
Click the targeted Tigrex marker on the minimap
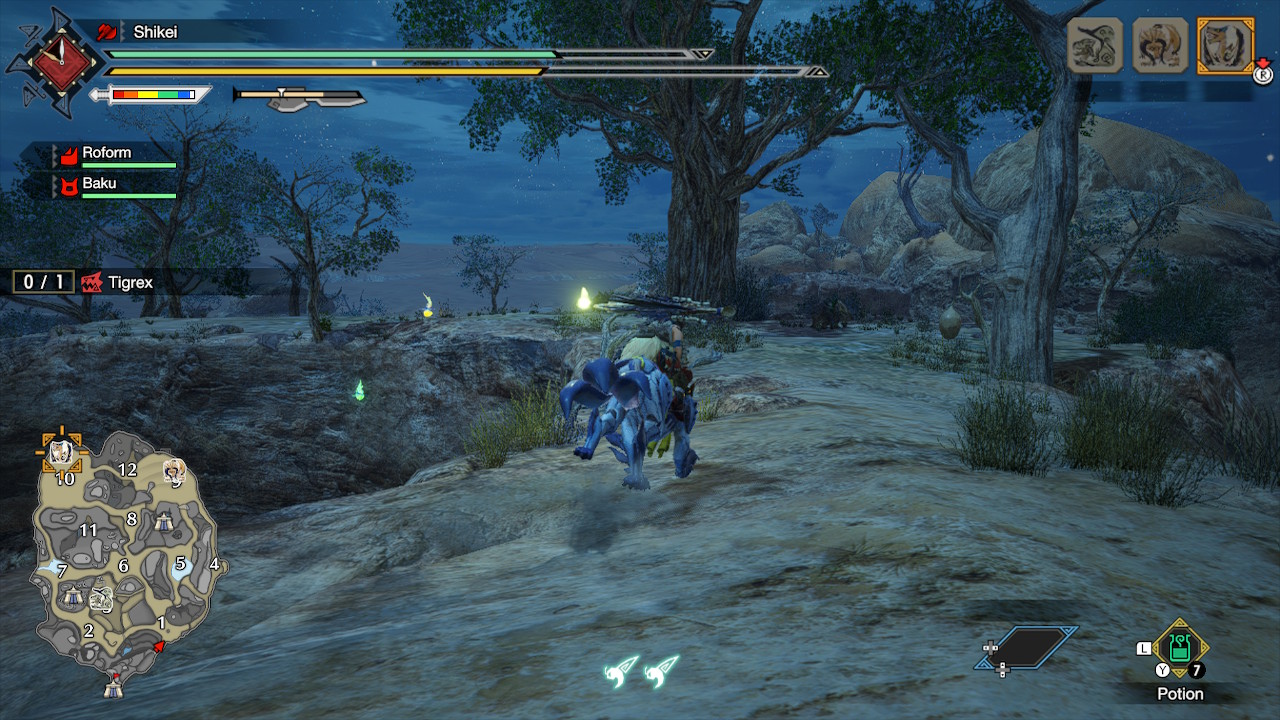[61, 452]
